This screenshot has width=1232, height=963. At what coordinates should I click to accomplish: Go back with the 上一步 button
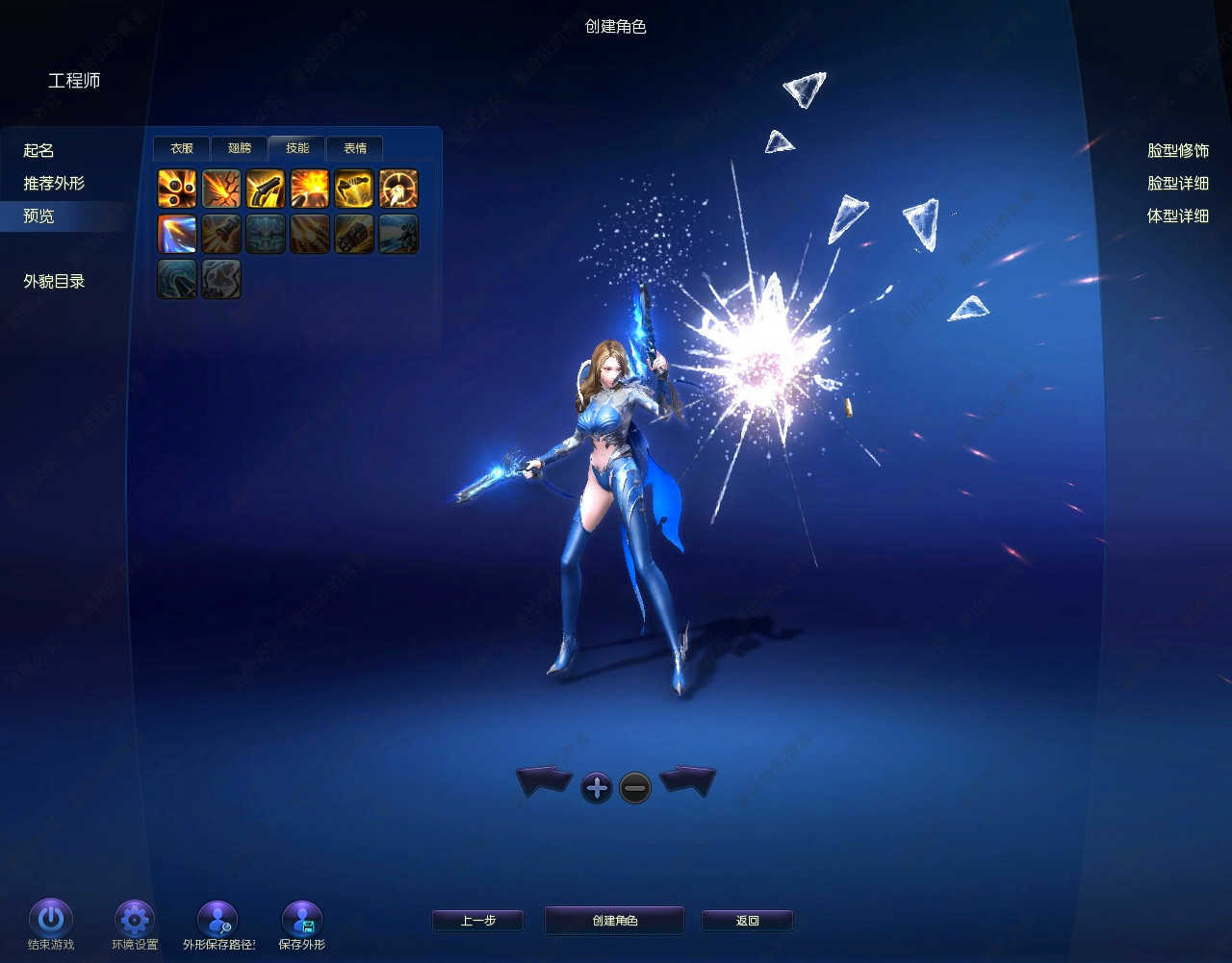(477, 921)
